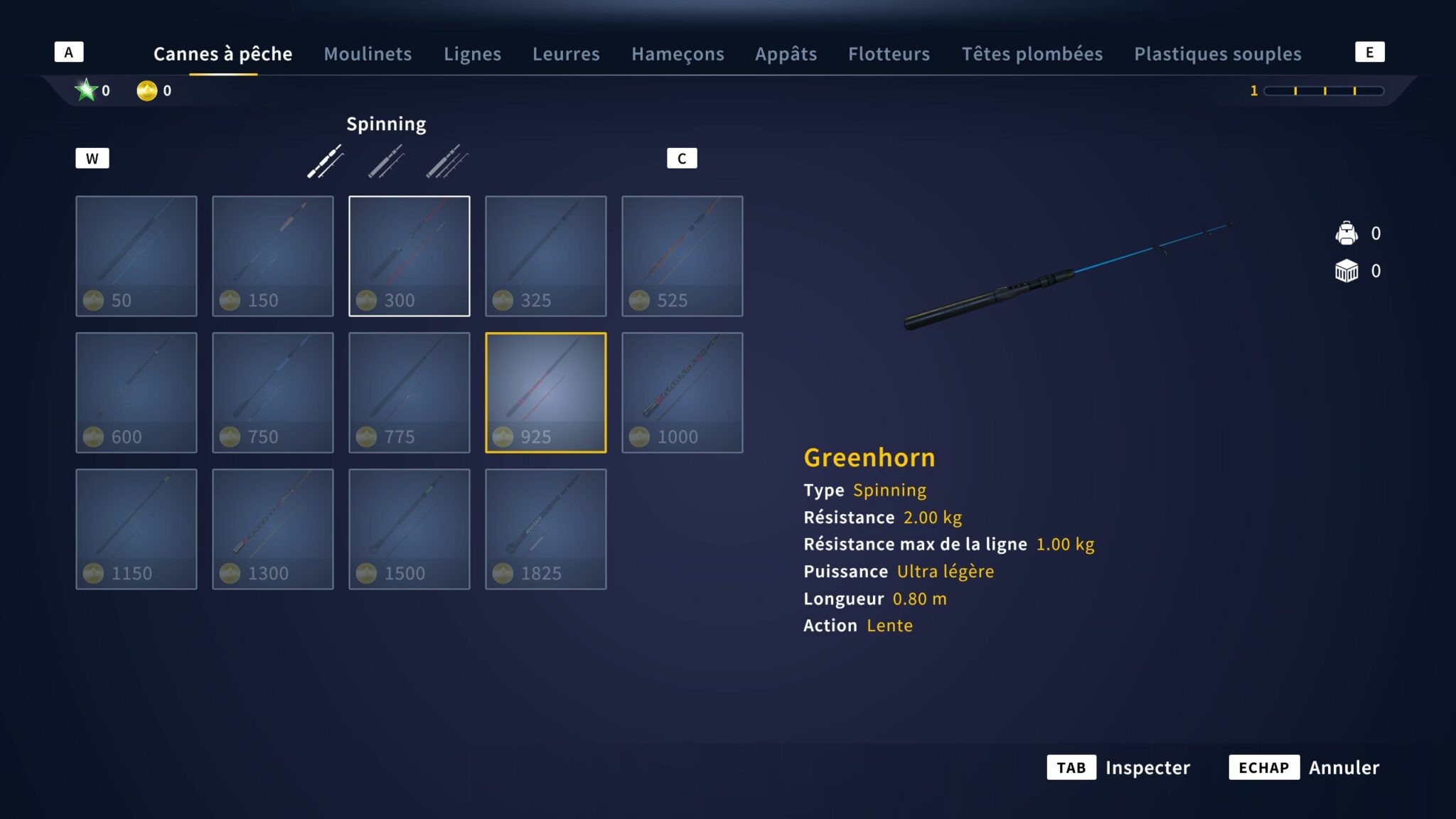This screenshot has height=819, width=1456.
Task: Click the coin icon on the 50 rod
Action: point(92,300)
